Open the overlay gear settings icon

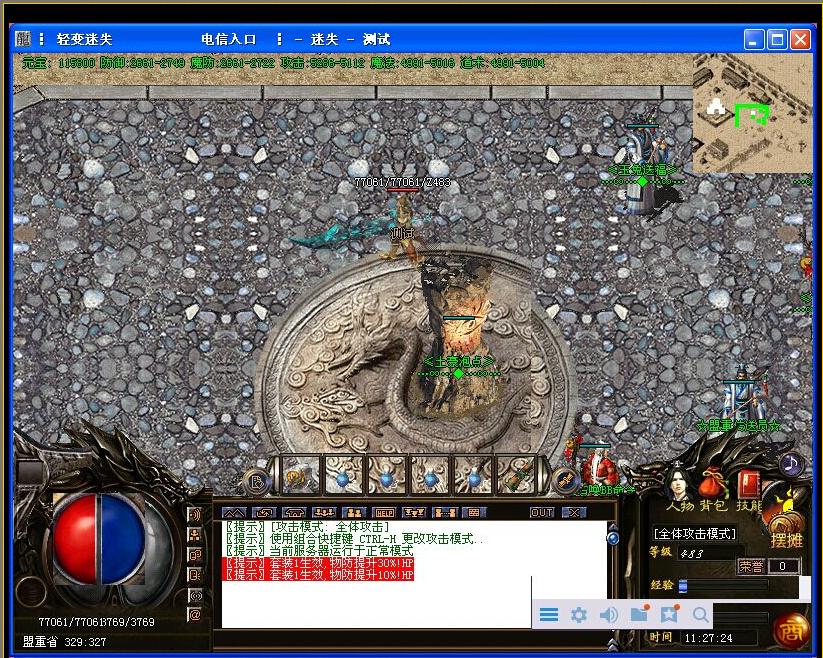pos(578,615)
